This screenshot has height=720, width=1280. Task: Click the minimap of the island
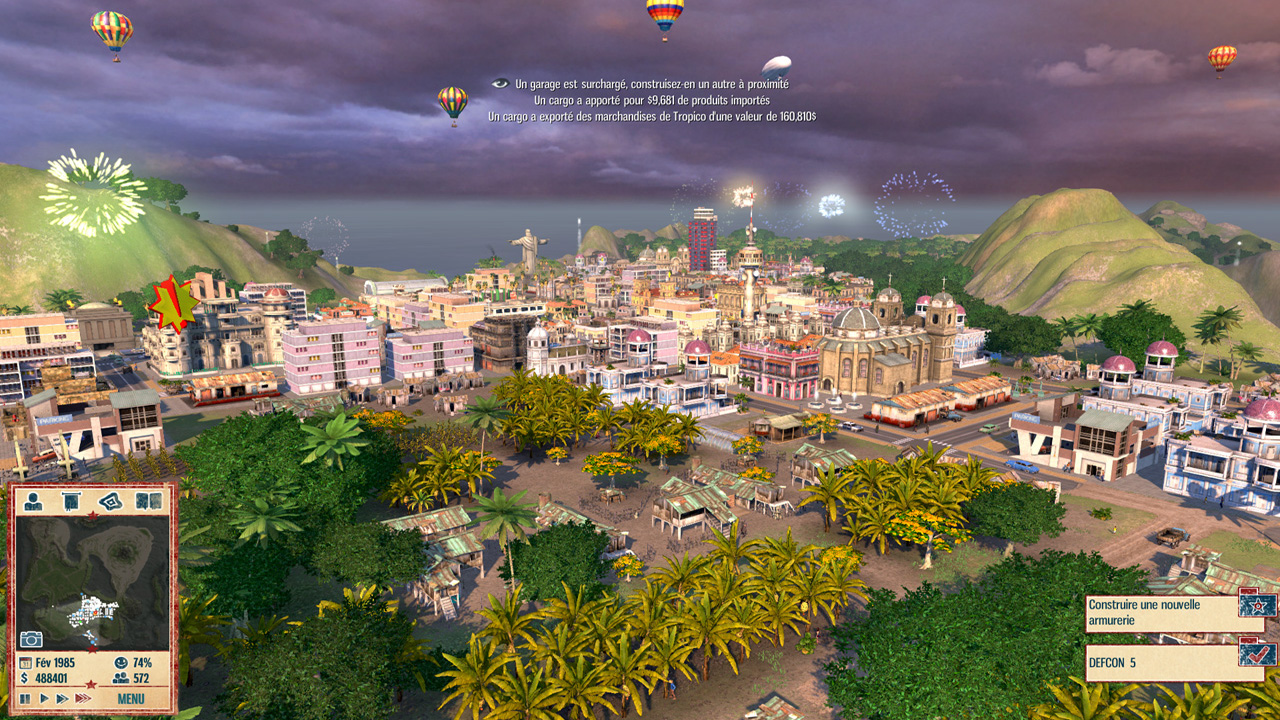tap(93, 580)
